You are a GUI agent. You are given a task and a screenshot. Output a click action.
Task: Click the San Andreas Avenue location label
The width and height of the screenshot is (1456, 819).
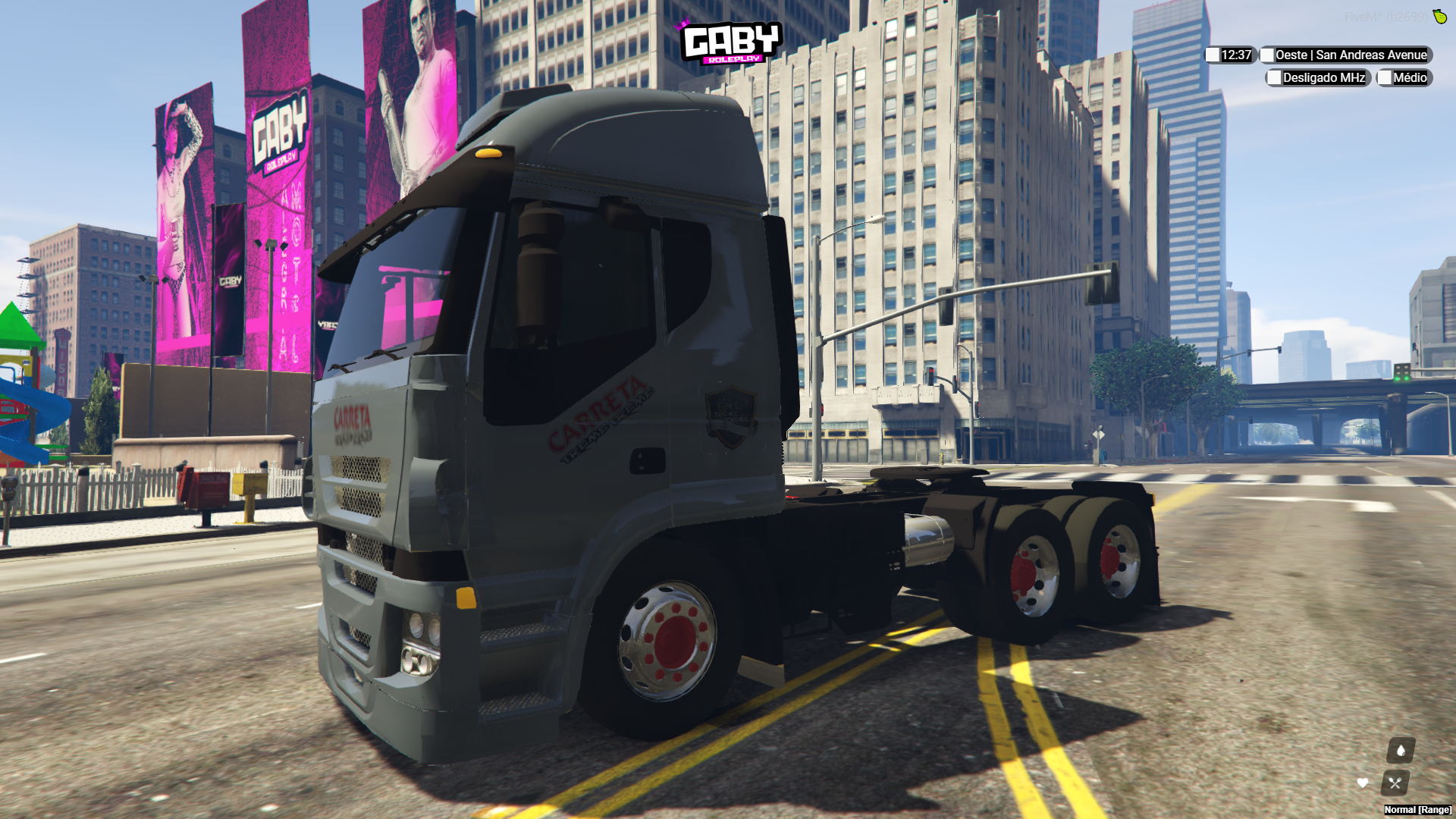tap(1345, 55)
